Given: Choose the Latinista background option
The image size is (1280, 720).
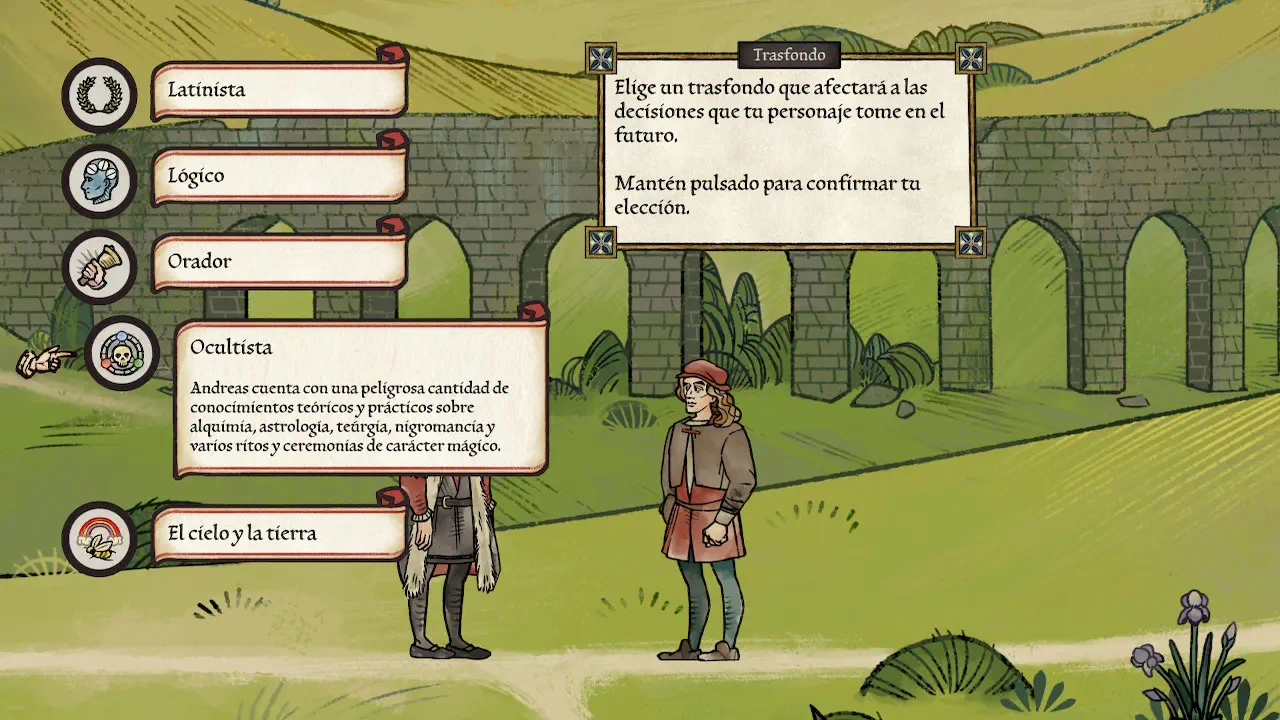Looking at the screenshot, I should pos(279,90).
